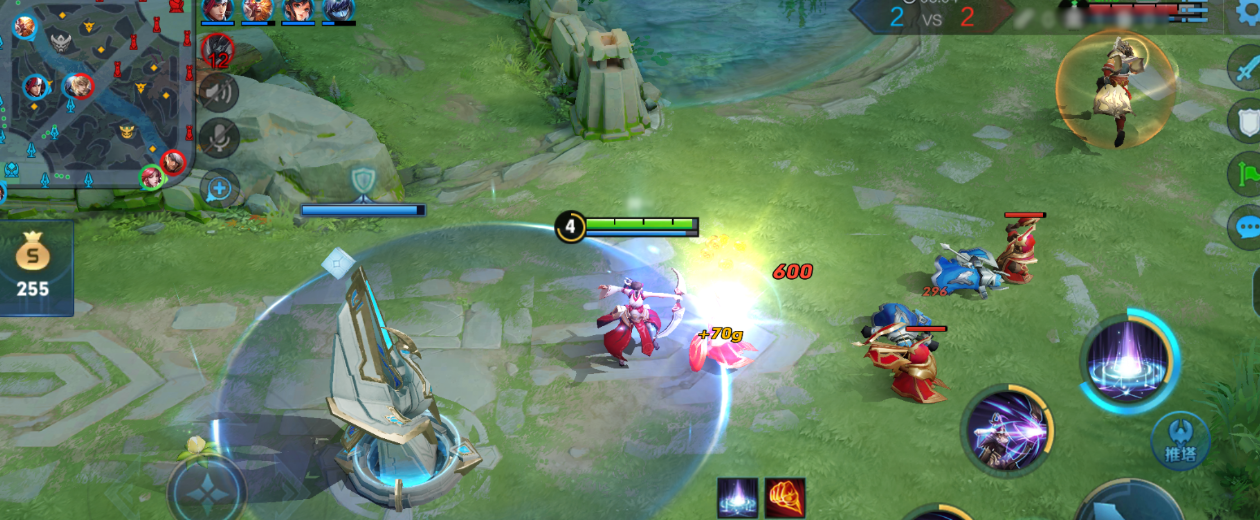The width and height of the screenshot is (1260, 520).
Task: Toggle the microphone button
Action: tap(218, 139)
